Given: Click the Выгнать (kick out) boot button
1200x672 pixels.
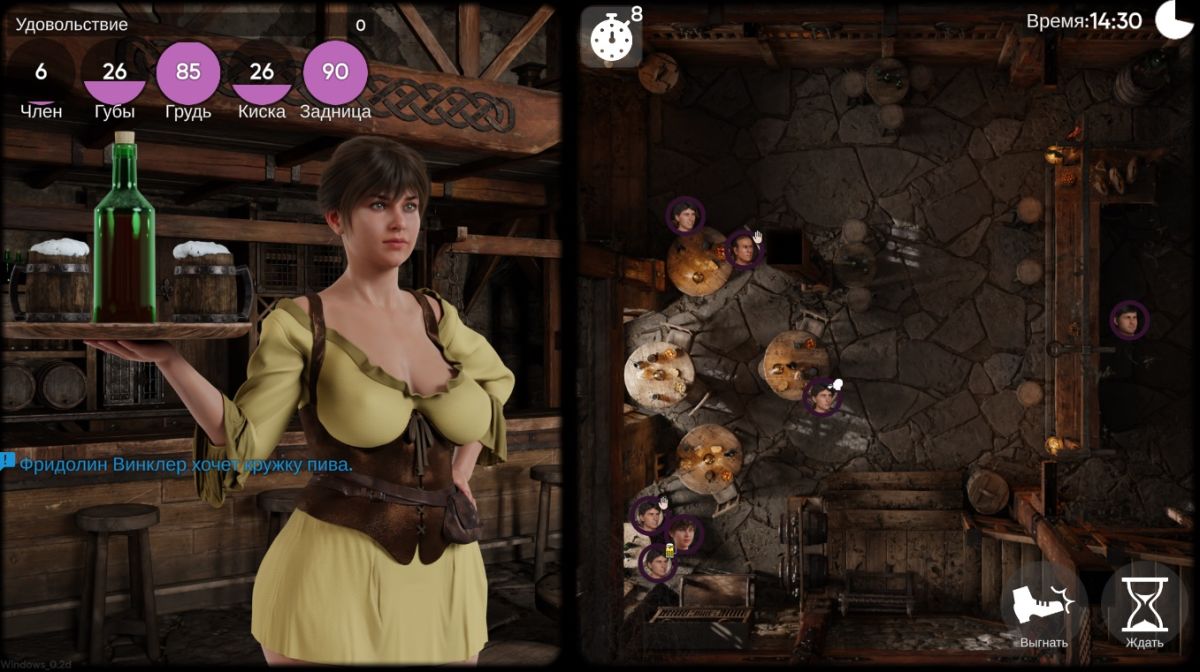Looking at the screenshot, I should click(1044, 606).
